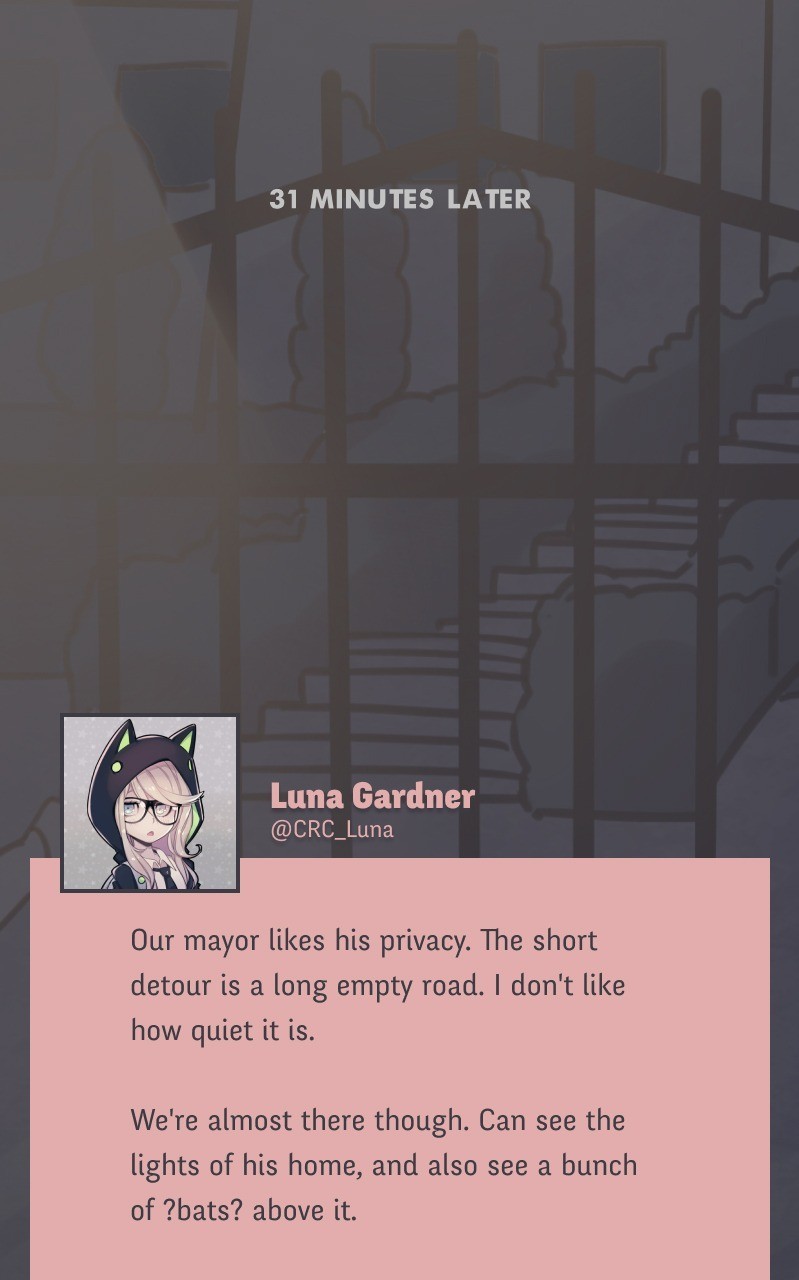Tap the @CRC_Luna handle
This screenshot has height=1280, width=799.
(332, 830)
